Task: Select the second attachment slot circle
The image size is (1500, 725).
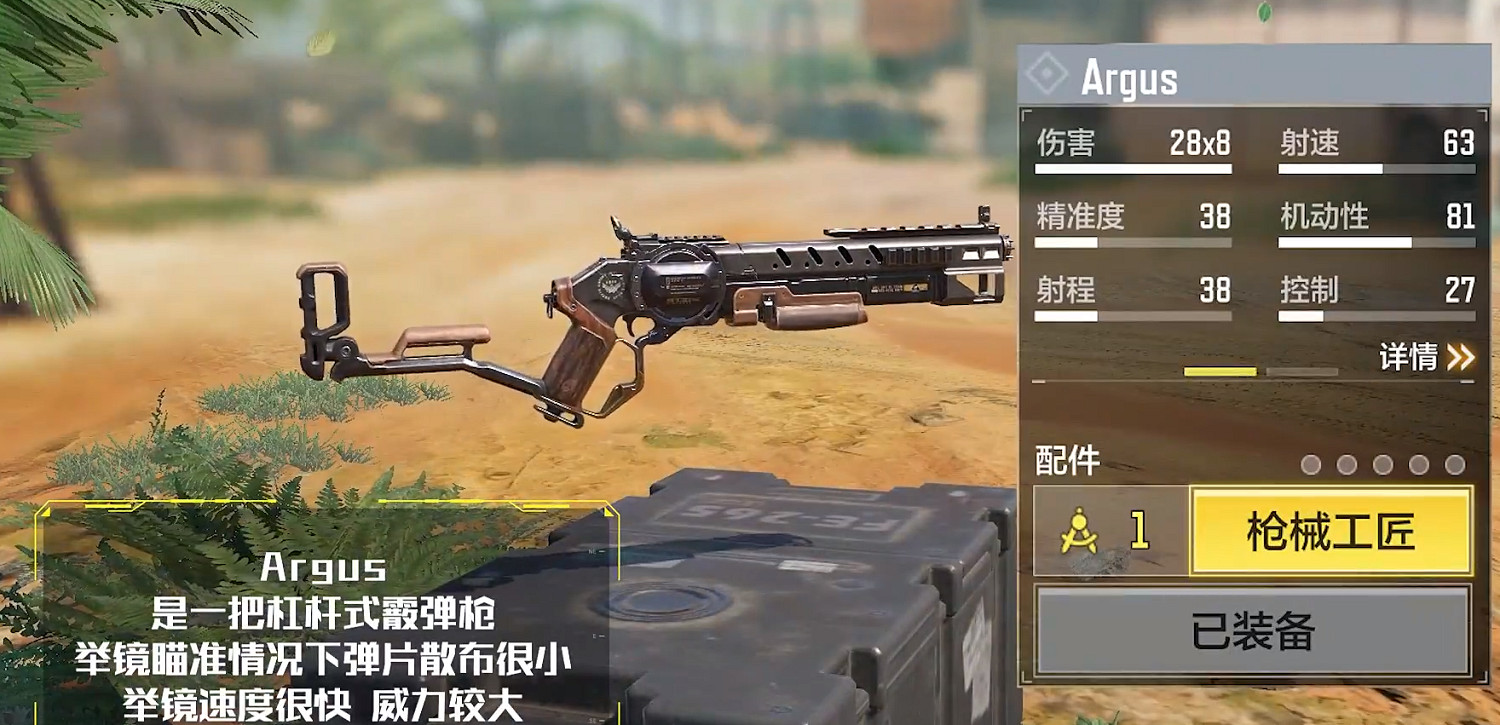Action: [1346, 463]
